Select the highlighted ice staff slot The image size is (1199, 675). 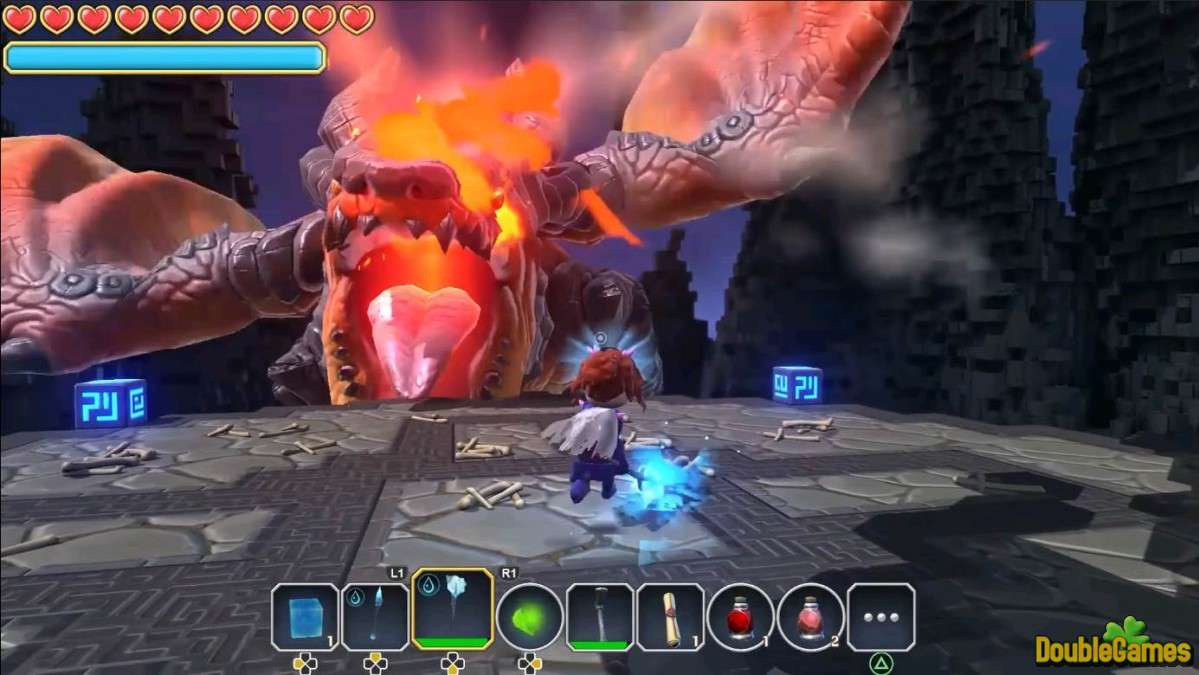[452, 609]
